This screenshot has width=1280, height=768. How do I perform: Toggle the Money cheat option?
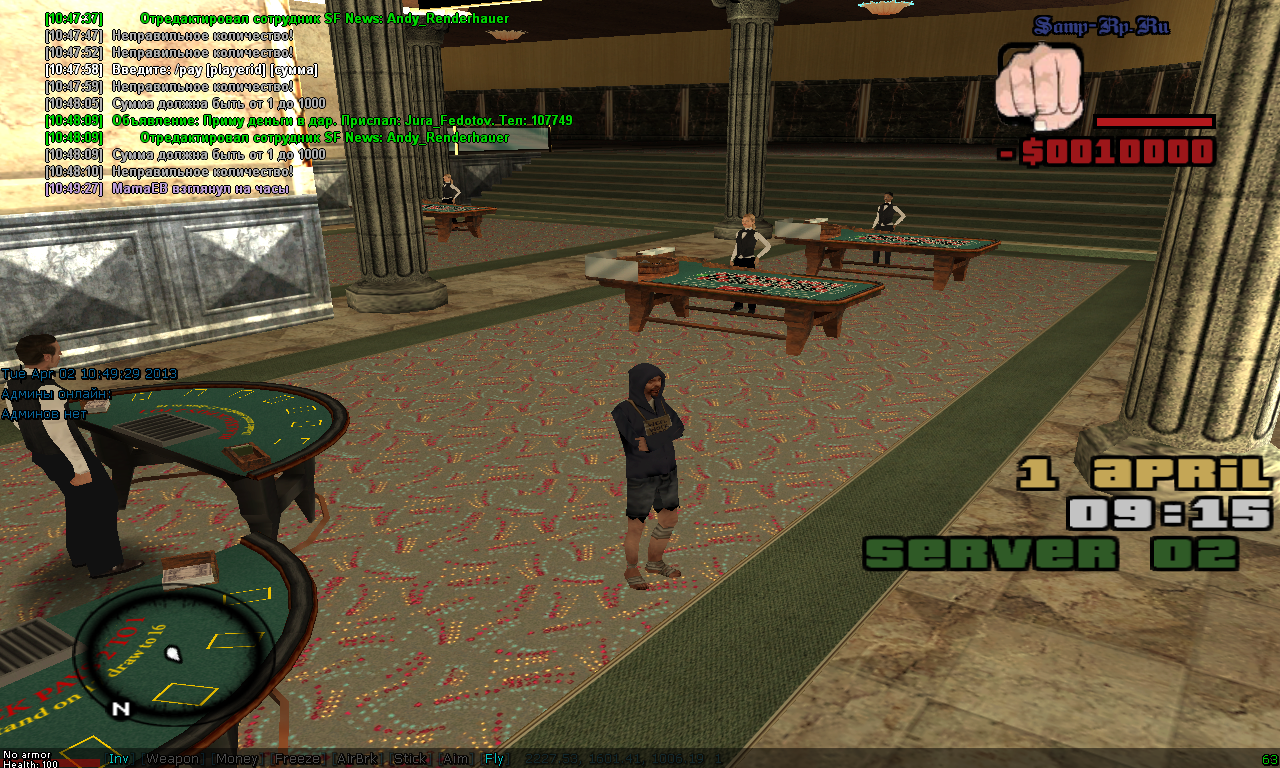click(236, 759)
